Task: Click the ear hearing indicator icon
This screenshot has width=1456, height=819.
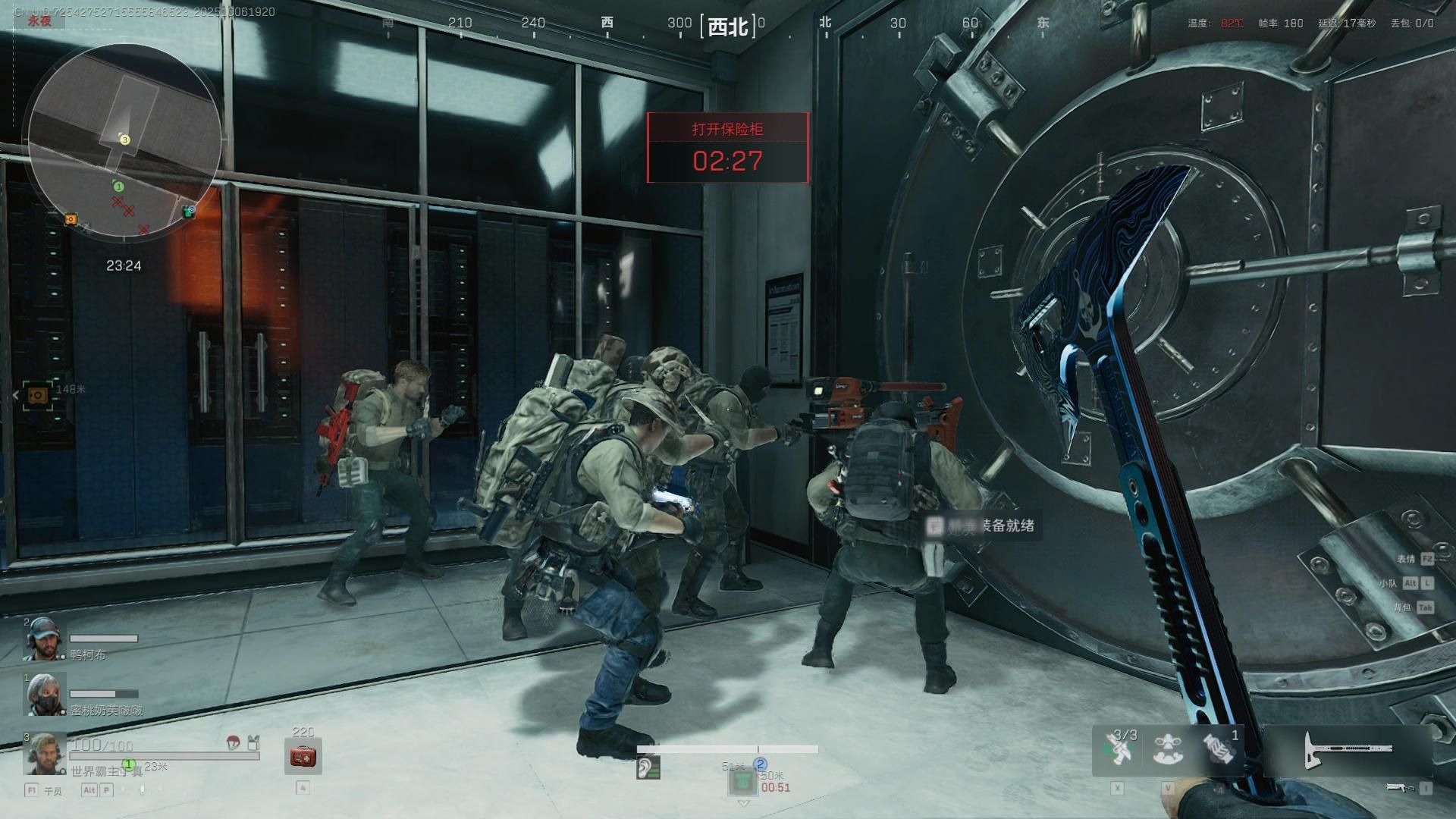Action: [648, 768]
